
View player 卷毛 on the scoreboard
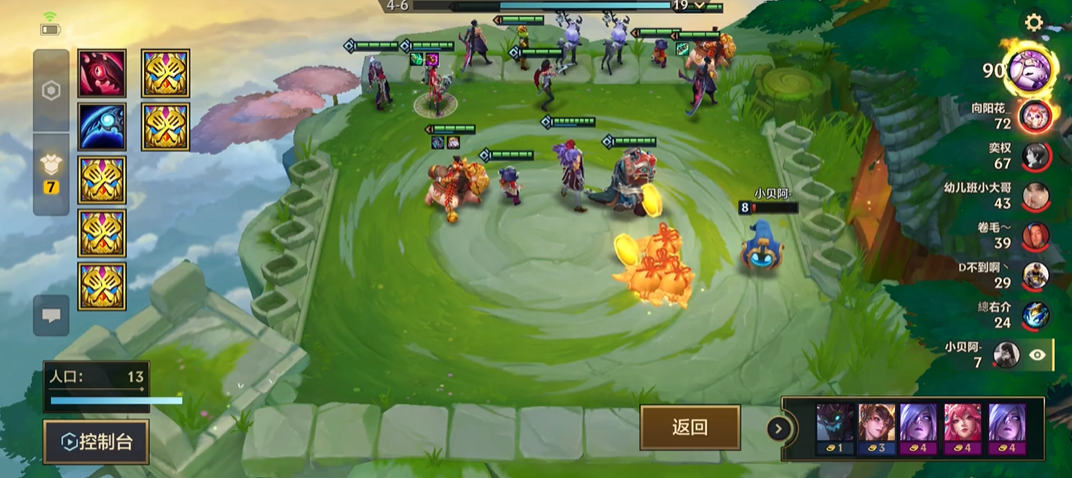tap(1035, 235)
